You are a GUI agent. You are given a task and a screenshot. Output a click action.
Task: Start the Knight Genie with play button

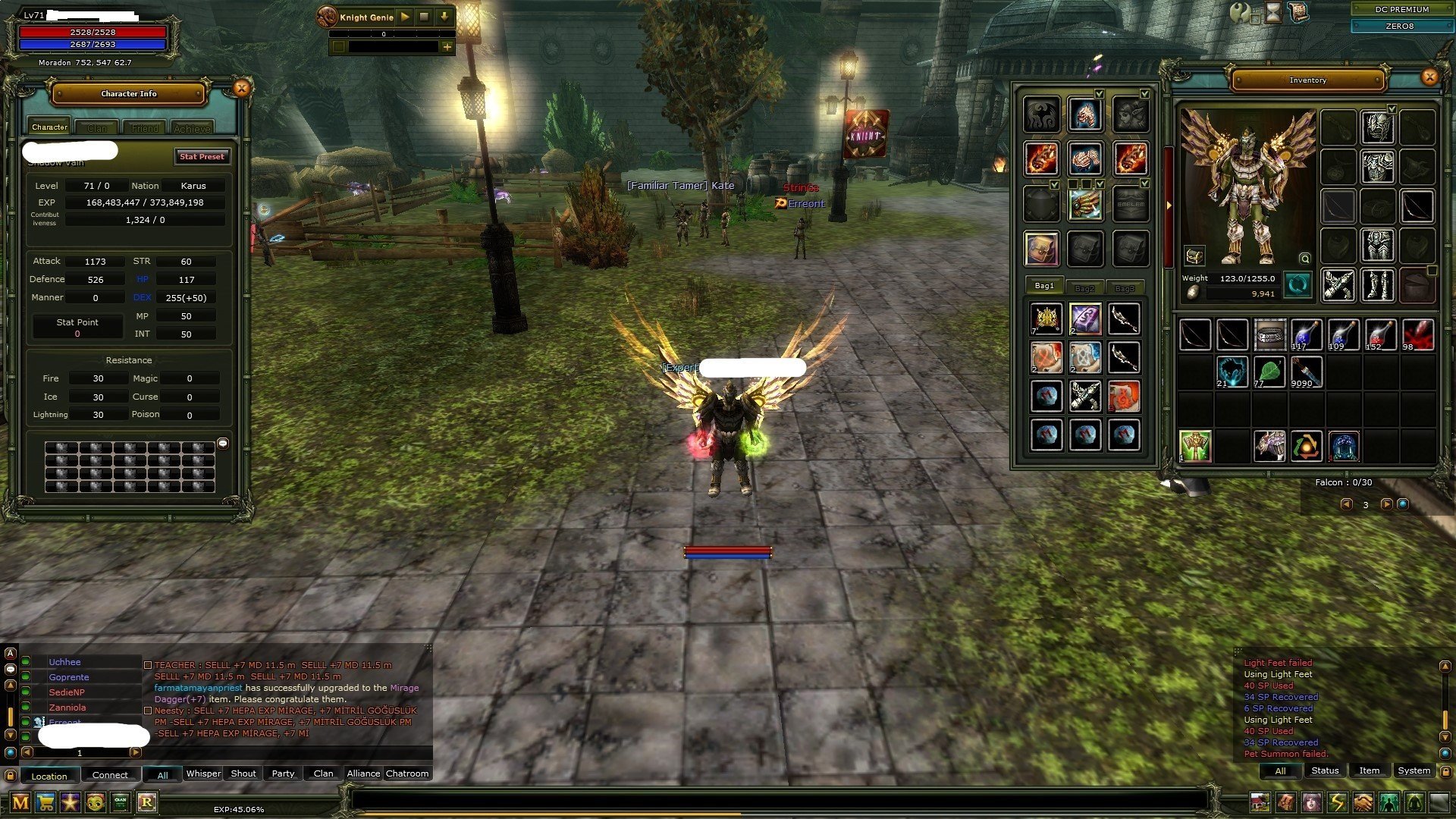click(405, 17)
